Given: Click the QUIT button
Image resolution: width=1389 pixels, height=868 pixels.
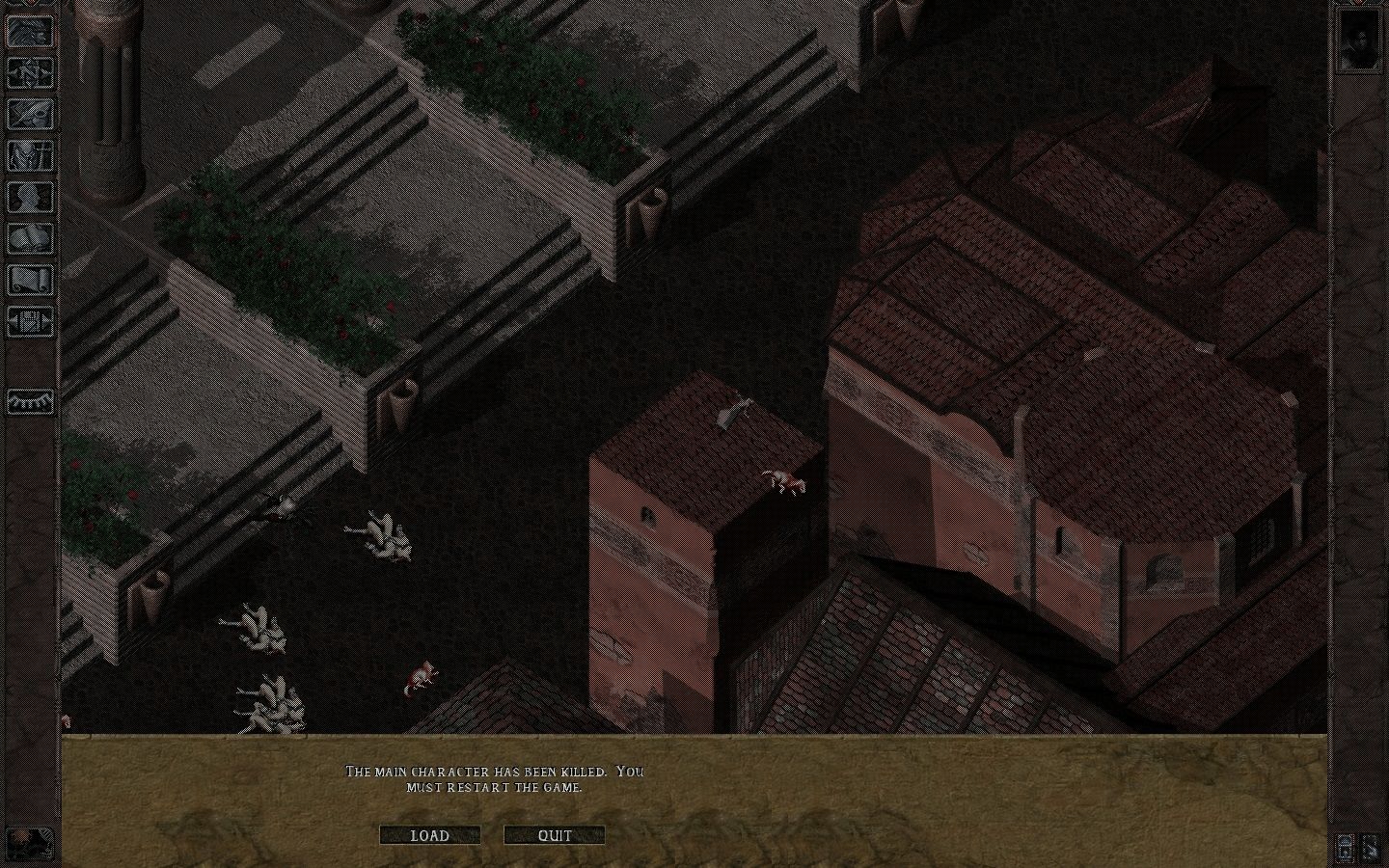Looking at the screenshot, I should pyautogui.click(x=554, y=835).
